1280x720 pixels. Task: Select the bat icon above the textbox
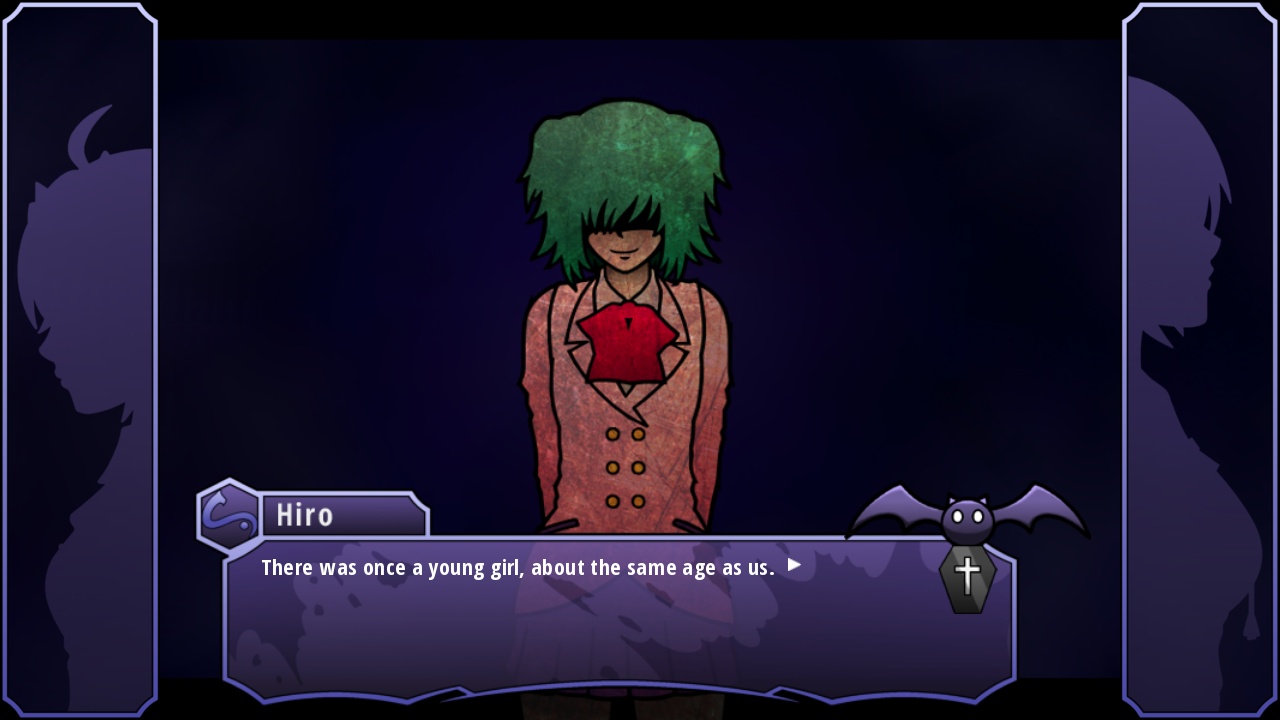965,515
